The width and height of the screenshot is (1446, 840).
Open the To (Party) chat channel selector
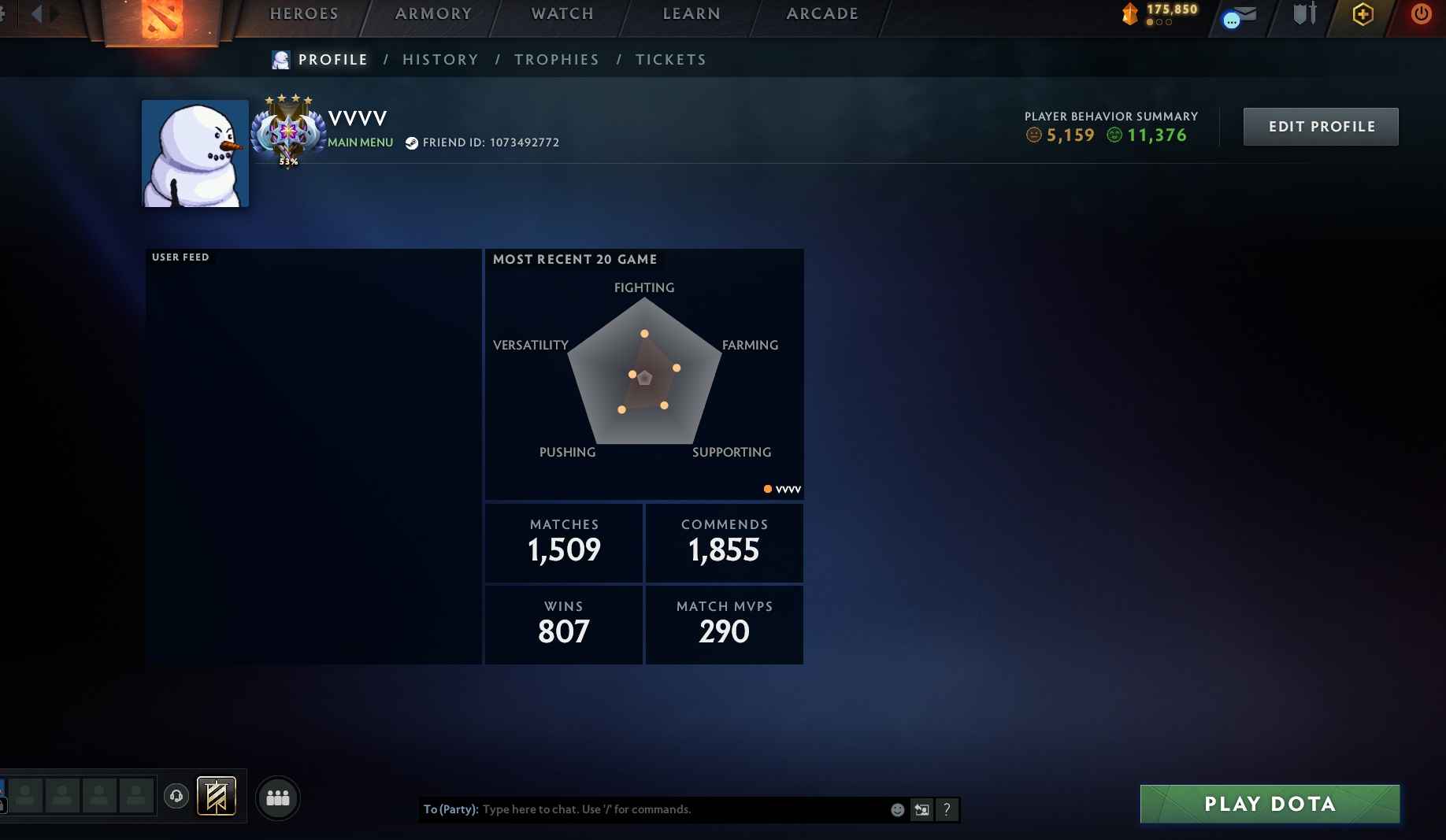[x=451, y=809]
